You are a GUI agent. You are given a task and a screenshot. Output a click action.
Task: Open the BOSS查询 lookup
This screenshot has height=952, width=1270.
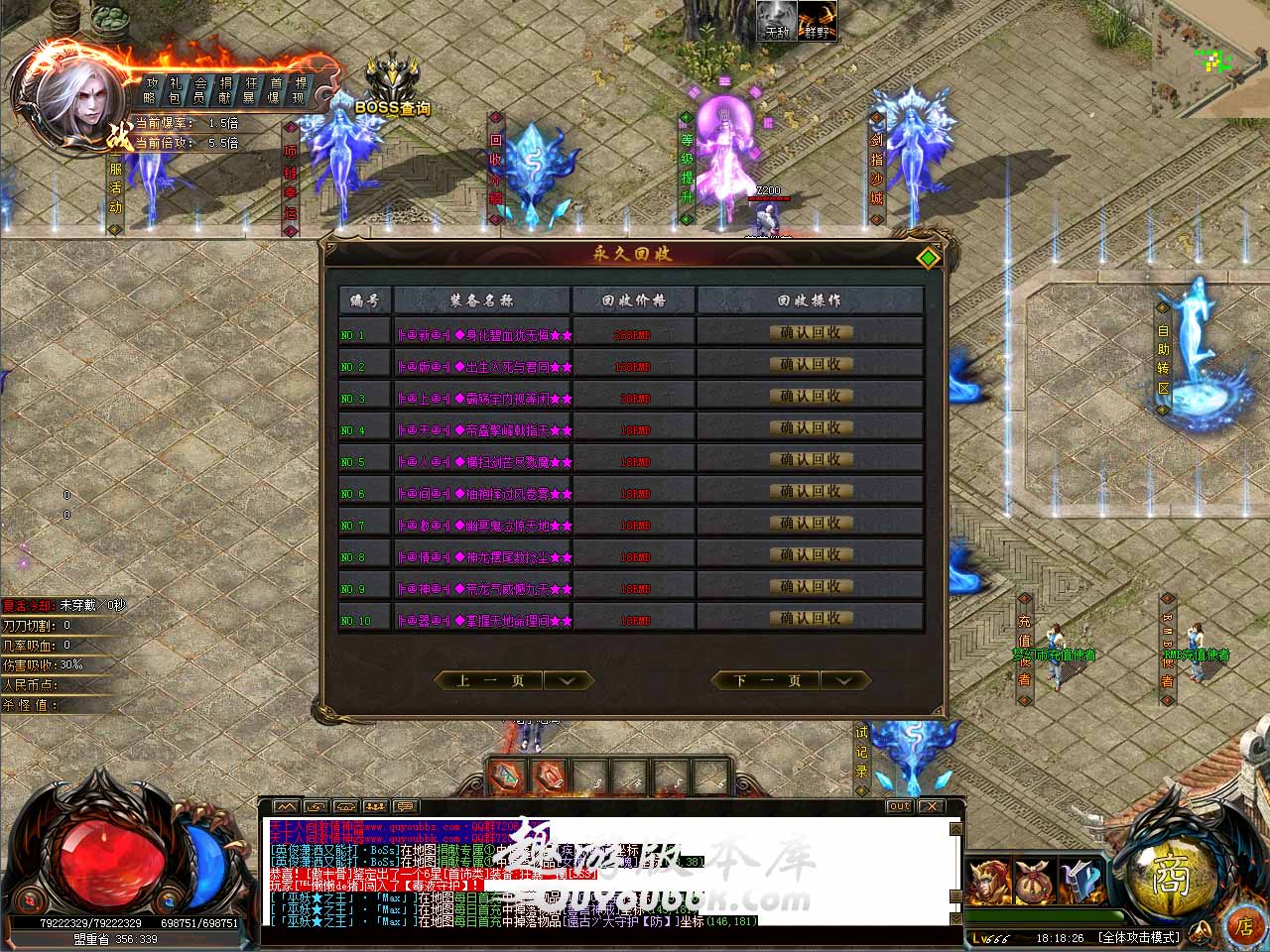point(392,89)
